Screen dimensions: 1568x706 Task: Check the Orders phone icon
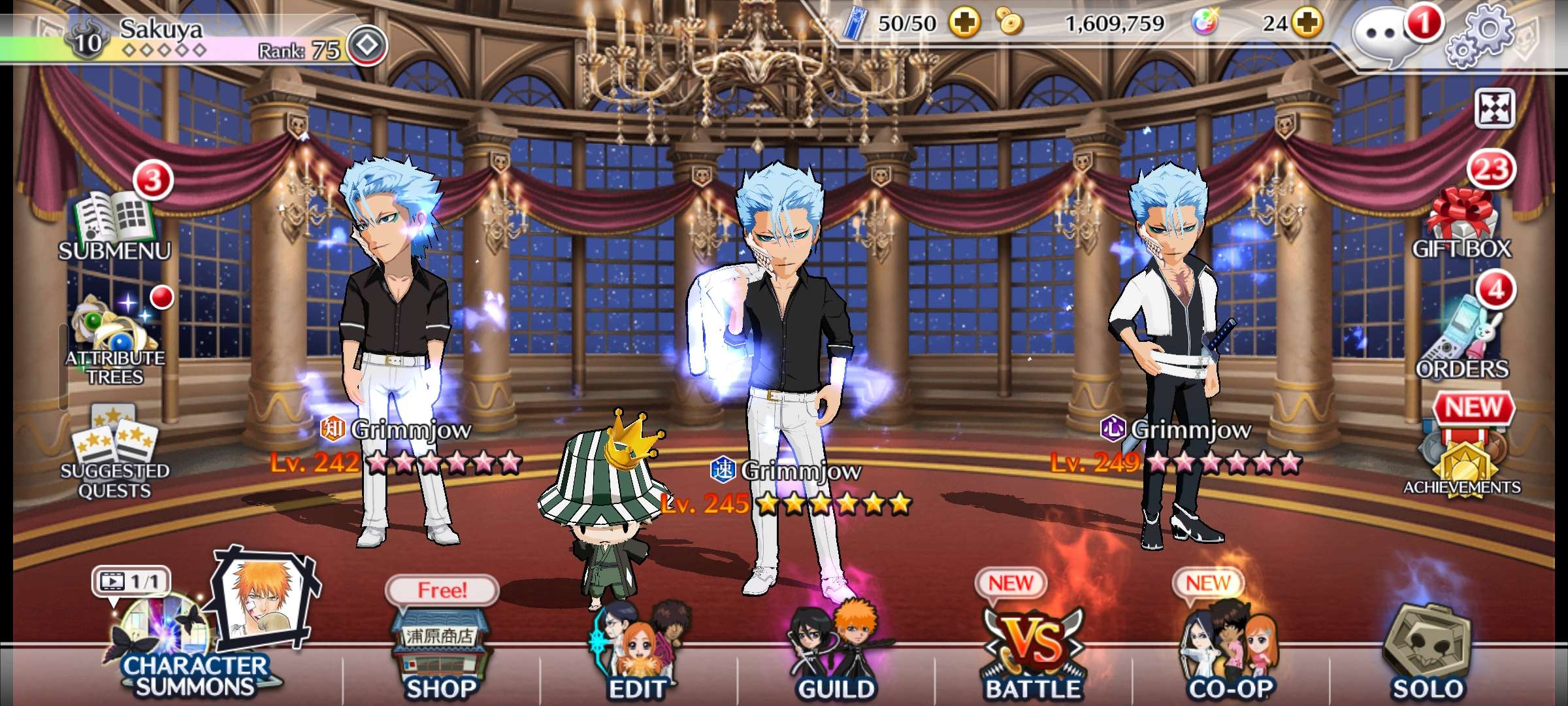point(1462,337)
